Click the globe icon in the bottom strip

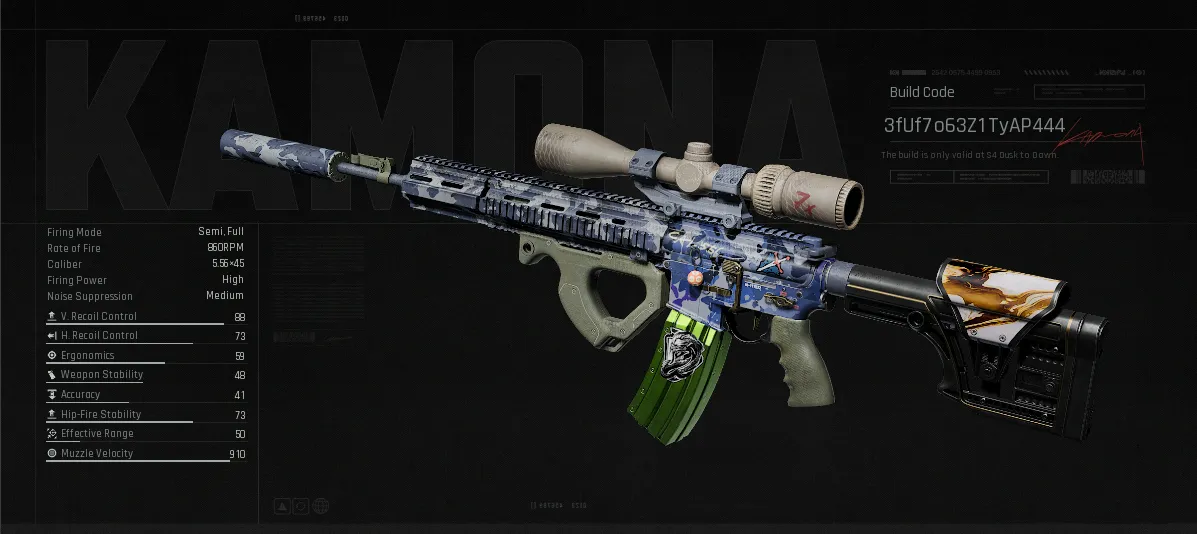320,506
